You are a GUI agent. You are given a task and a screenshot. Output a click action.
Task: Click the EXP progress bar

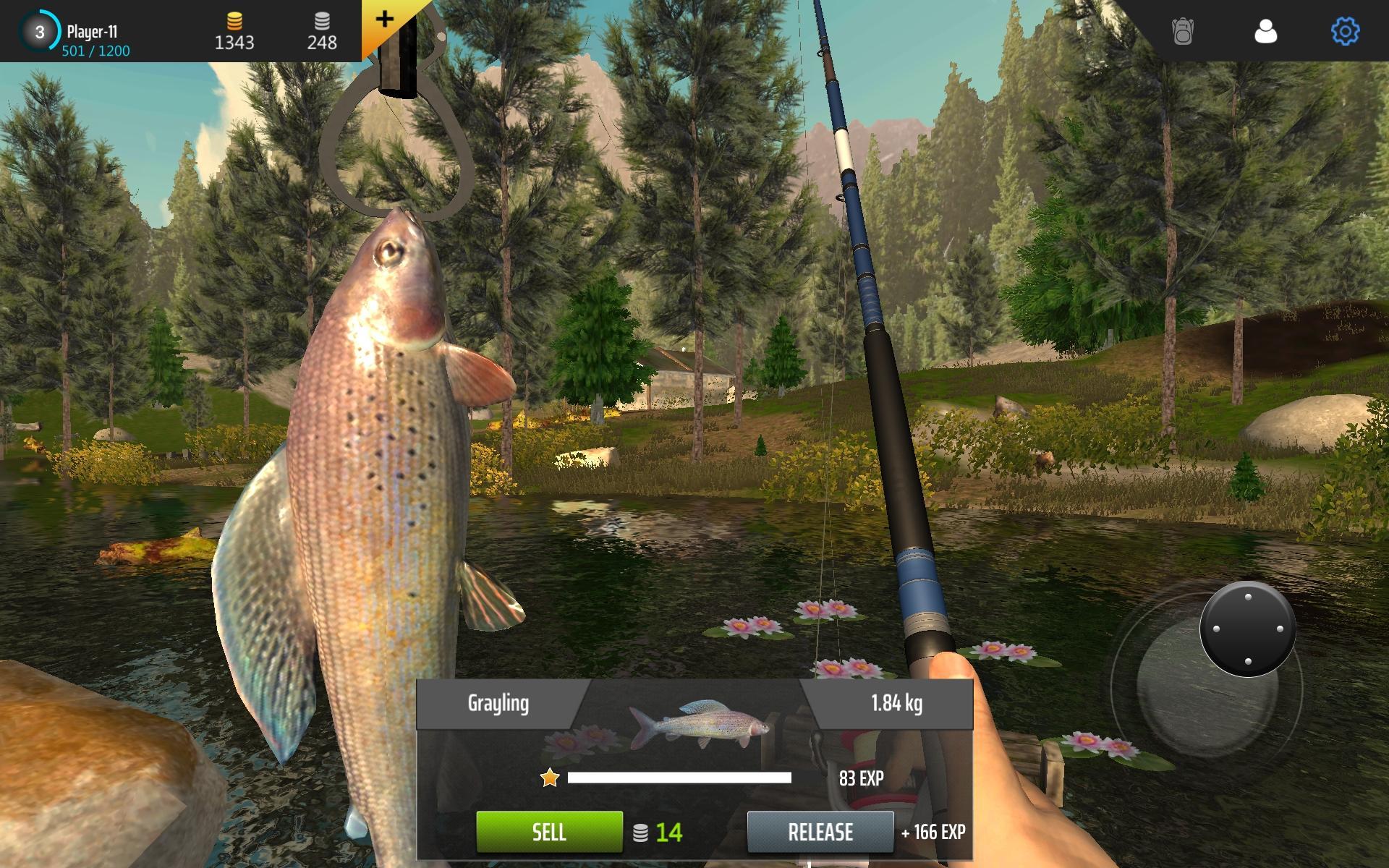[x=680, y=777]
